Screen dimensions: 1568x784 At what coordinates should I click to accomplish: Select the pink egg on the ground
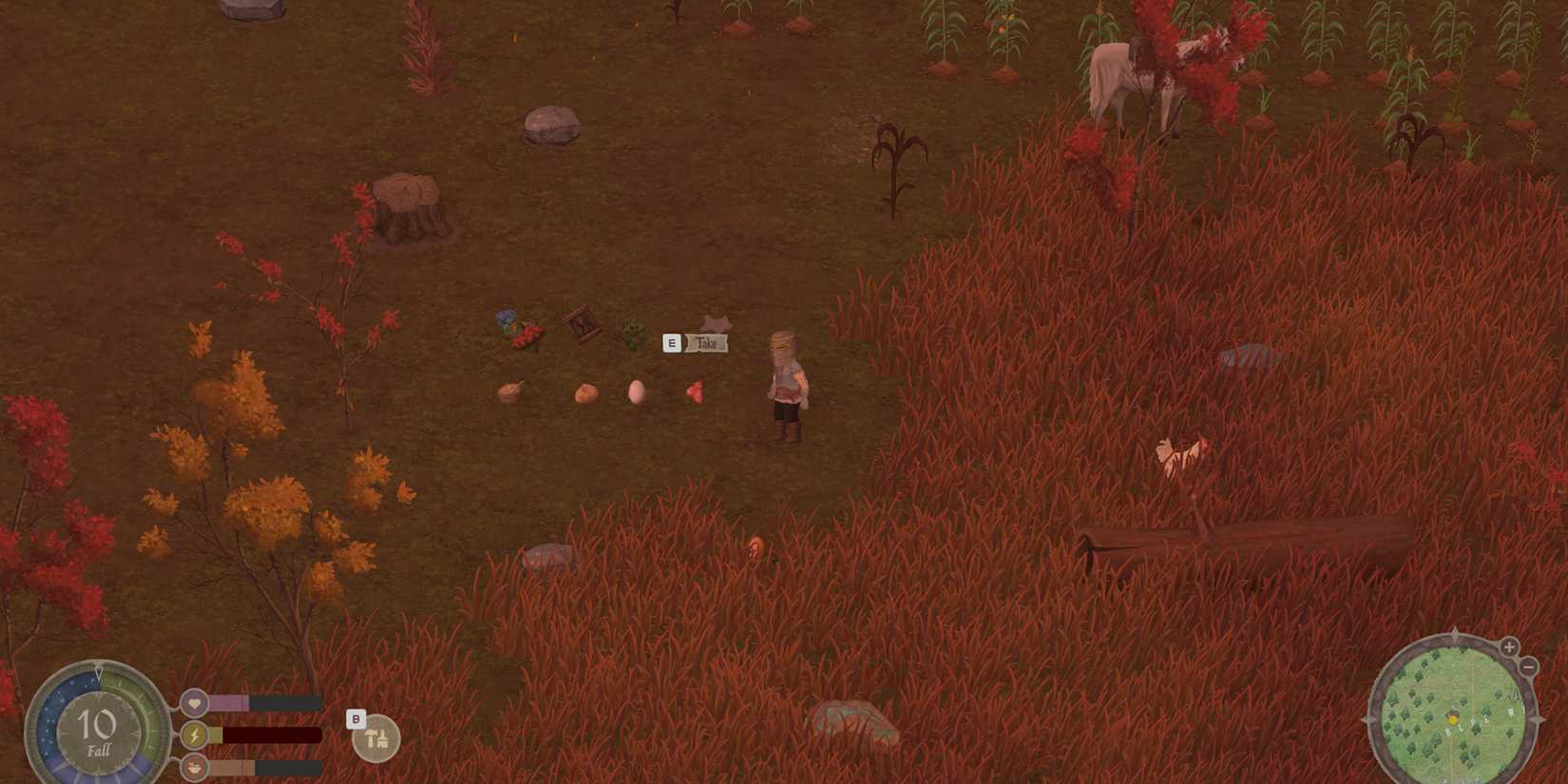pyautogui.click(x=636, y=390)
